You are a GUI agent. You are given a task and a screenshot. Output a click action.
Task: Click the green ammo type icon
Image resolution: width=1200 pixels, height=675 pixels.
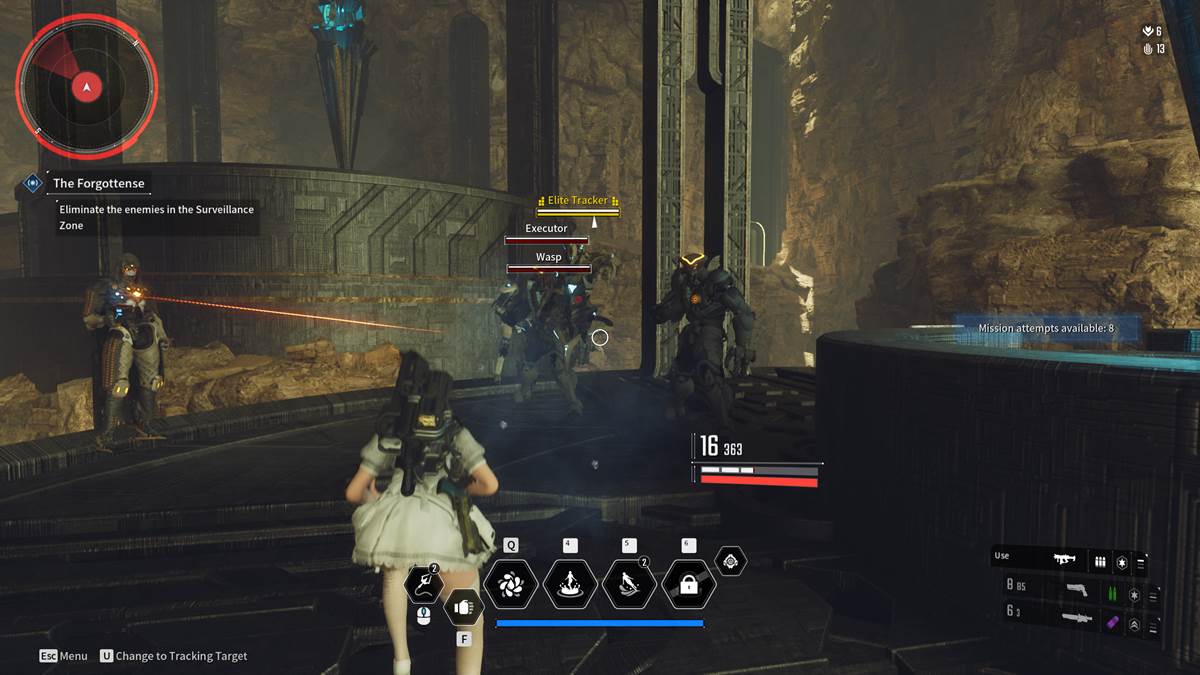(x=1111, y=593)
